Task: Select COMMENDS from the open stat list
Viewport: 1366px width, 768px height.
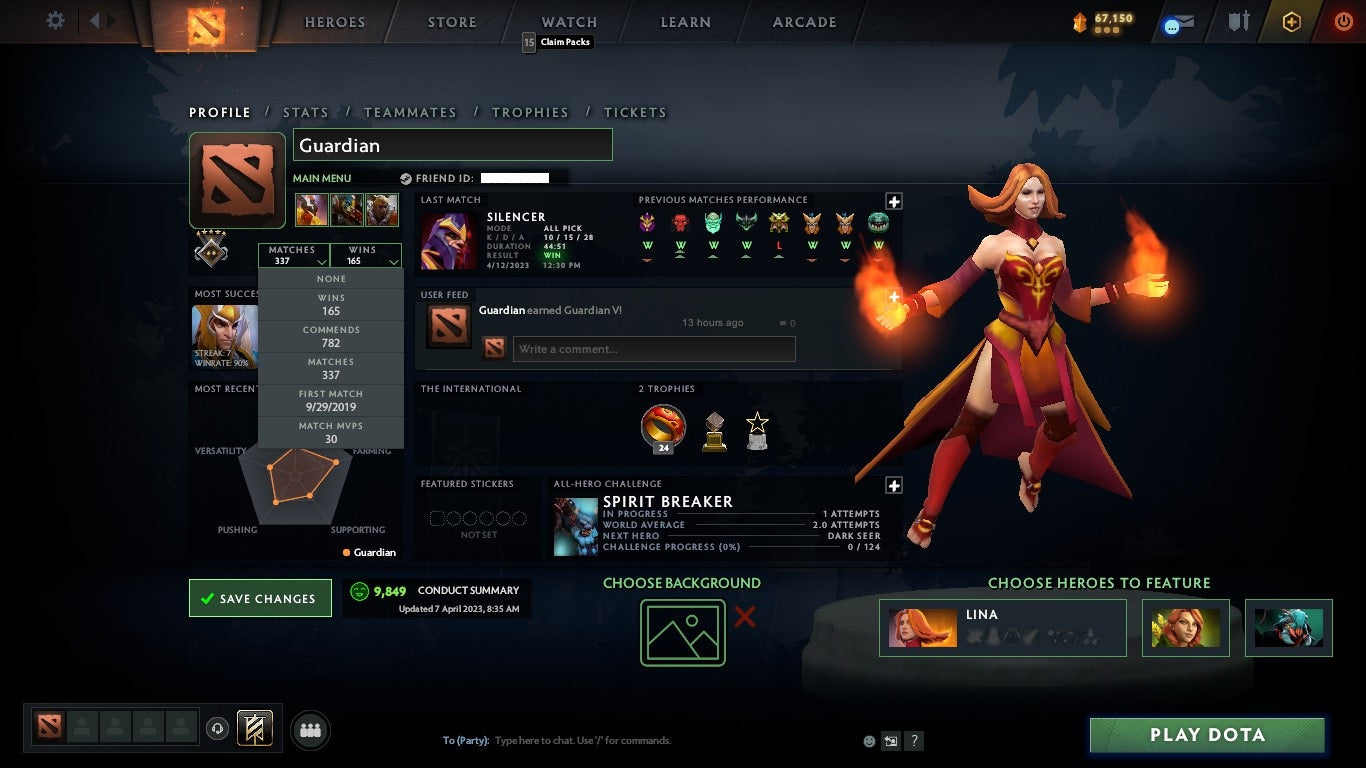Action: (330, 335)
